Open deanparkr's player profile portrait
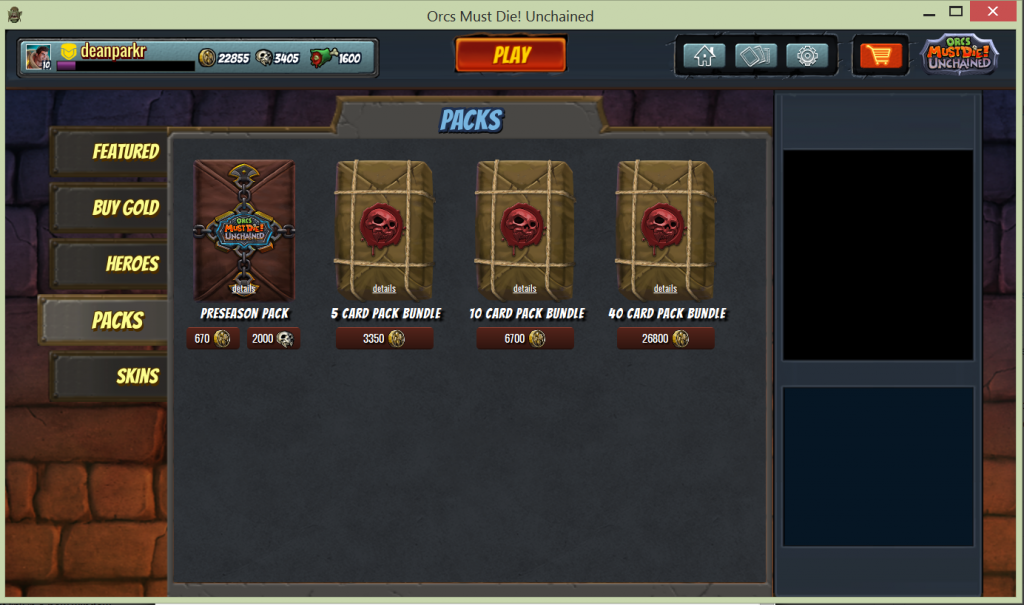Viewport: 1024px width, 605px height. pyautogui.click(x=38, y=57)
